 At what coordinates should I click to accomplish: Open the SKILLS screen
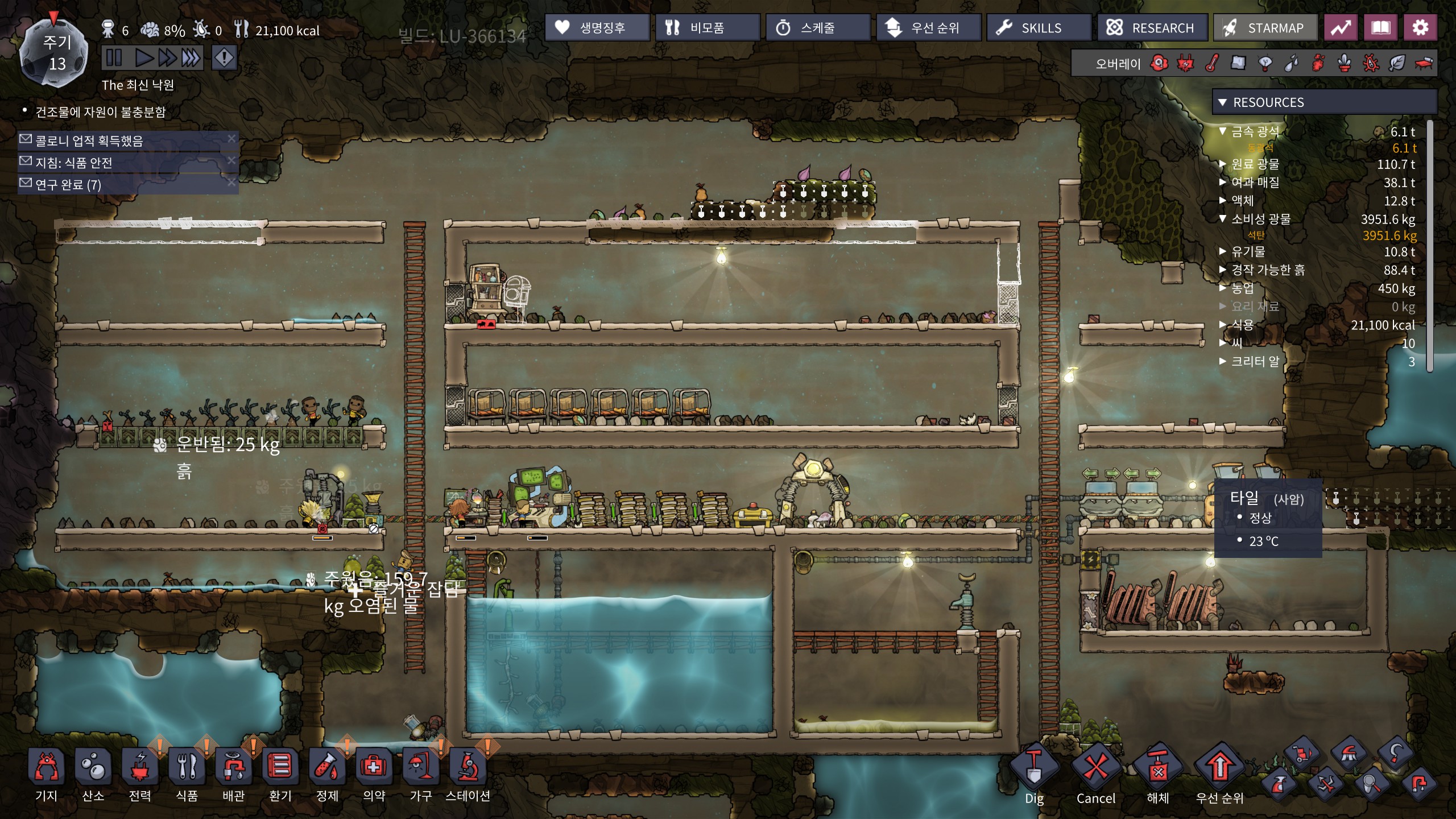(x=1038, y=28)
